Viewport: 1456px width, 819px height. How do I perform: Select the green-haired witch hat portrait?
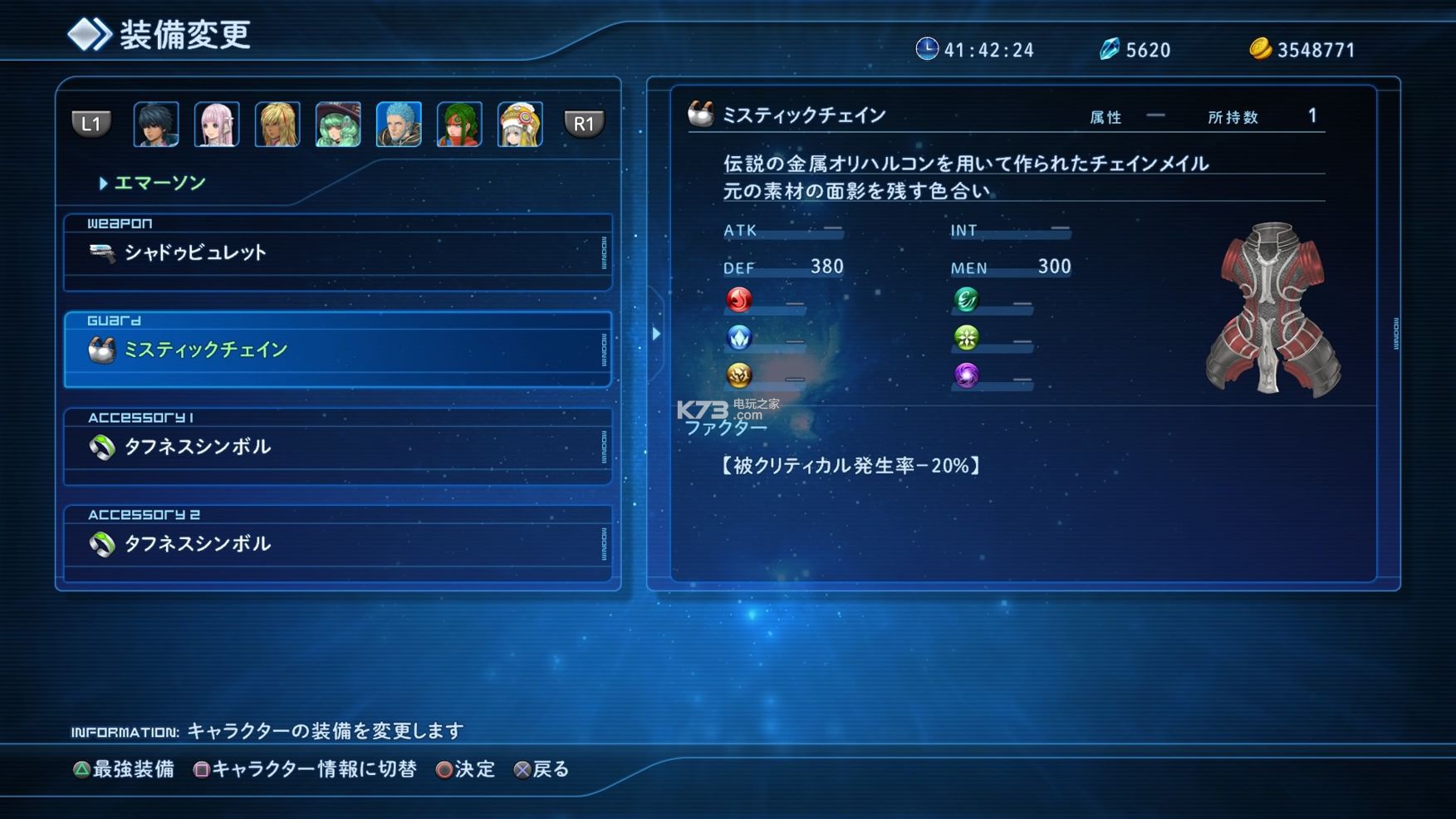click(338, 125)
